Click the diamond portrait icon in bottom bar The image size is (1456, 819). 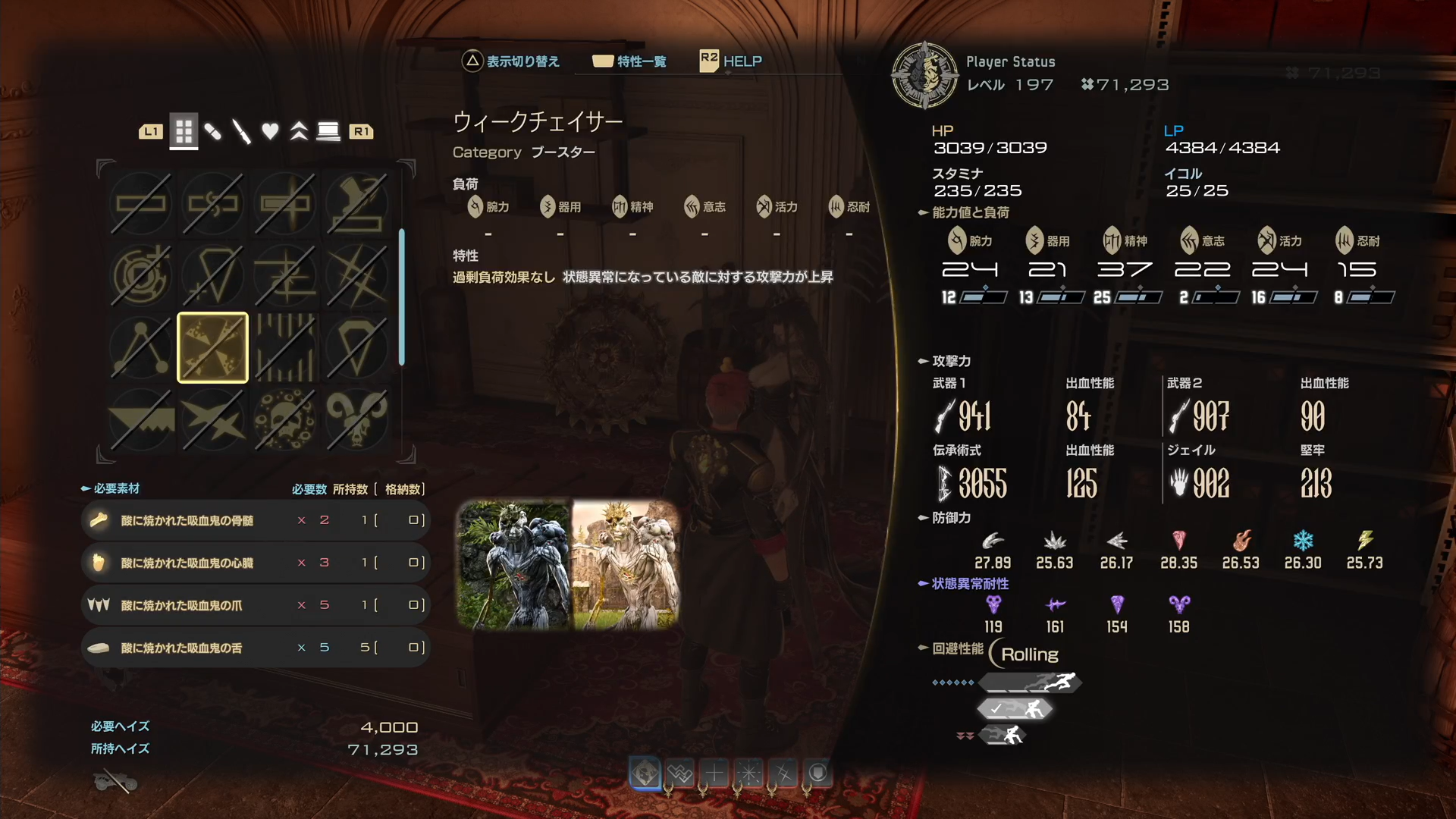point(645,773)
